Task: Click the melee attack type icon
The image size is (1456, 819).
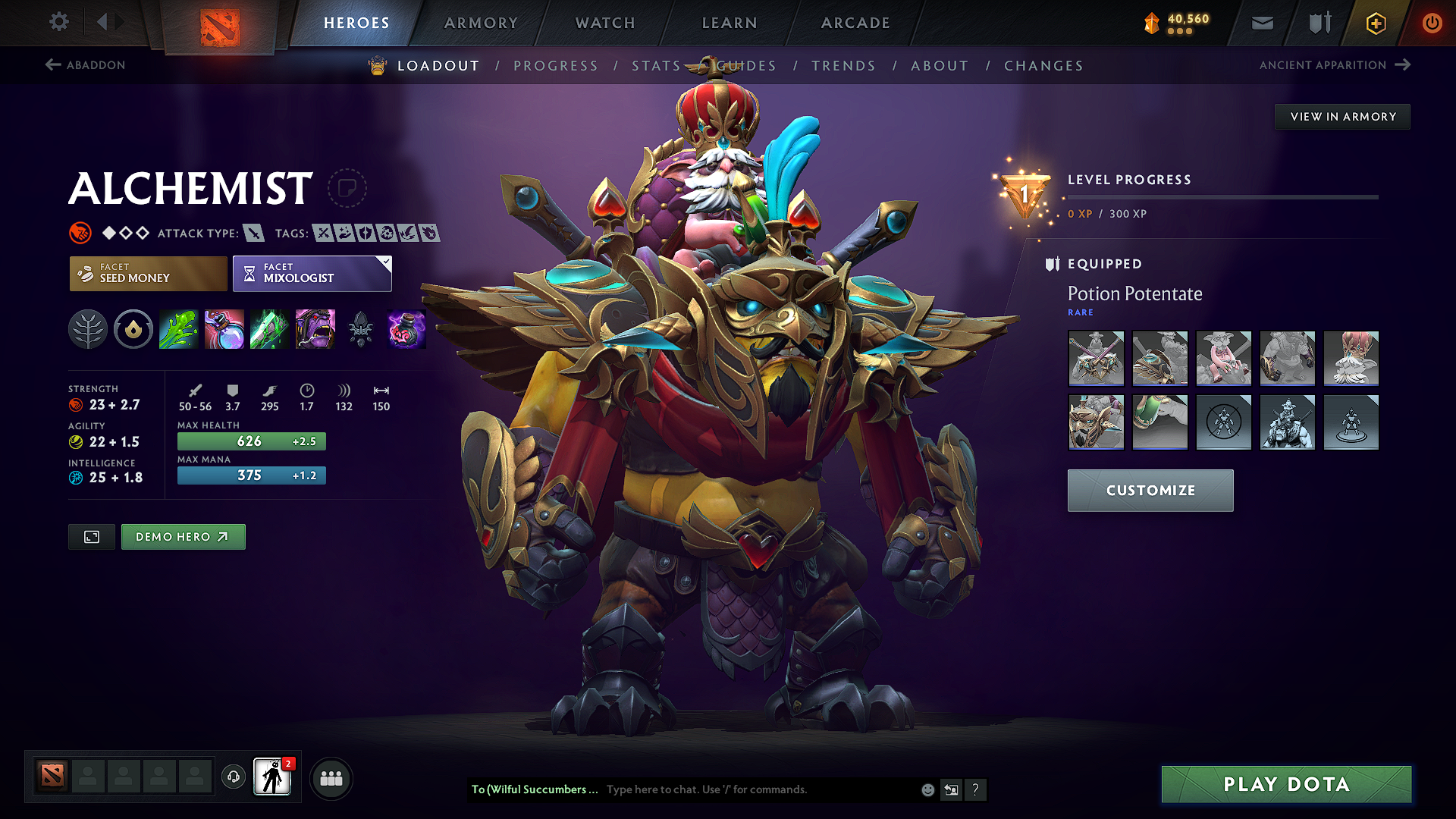Action: click(x=253, y=233)
